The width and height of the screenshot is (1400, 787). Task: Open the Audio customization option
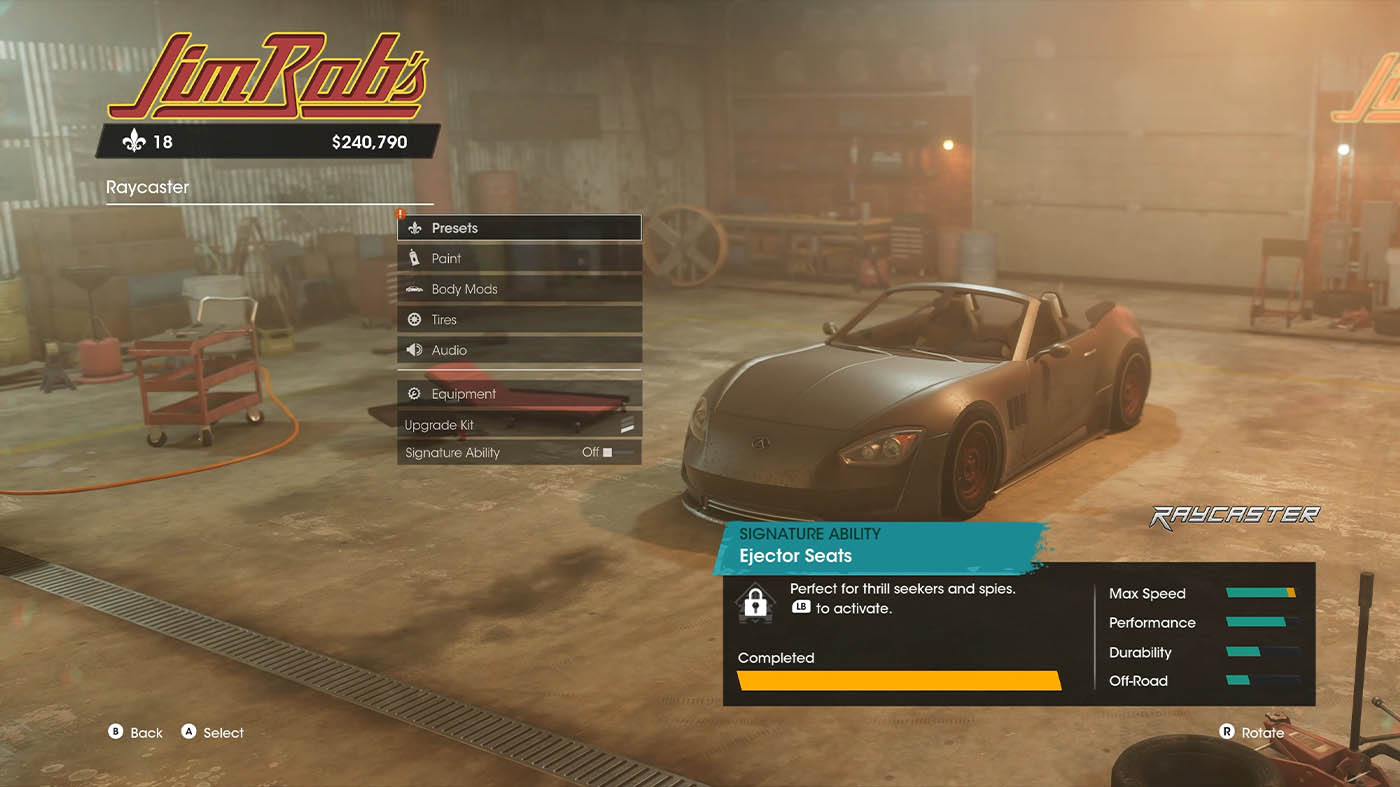[x=519, y=350]
